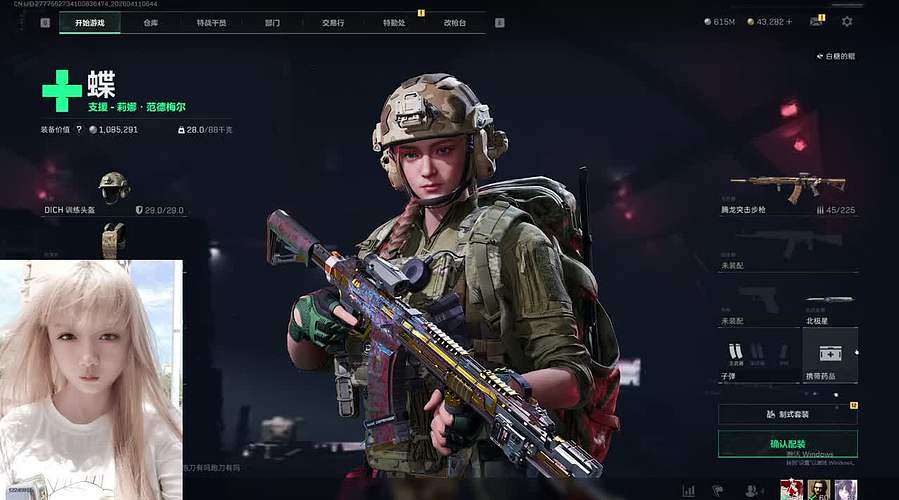Viewport: 899px width, 500px height.
Task: Select the body armor vest slot
Action: (x=114, y=240)
